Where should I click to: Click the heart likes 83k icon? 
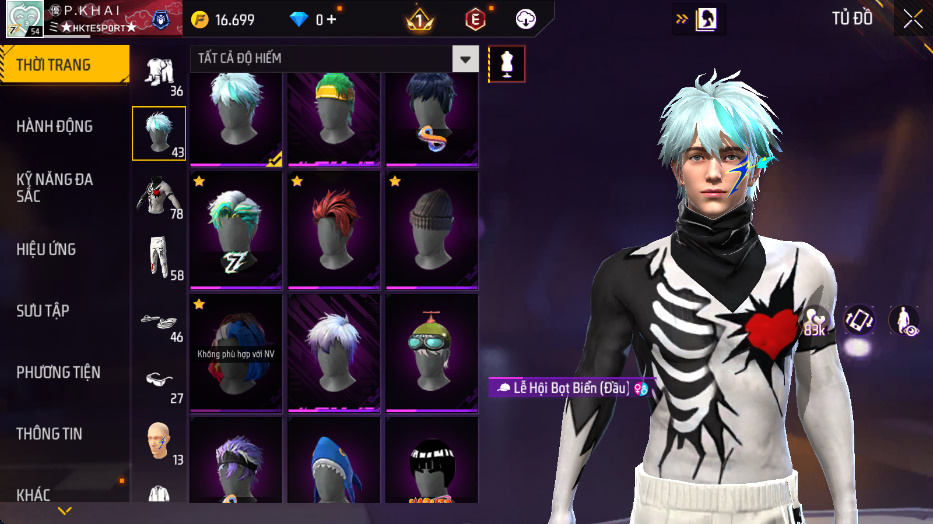click(x=816, y=320)
